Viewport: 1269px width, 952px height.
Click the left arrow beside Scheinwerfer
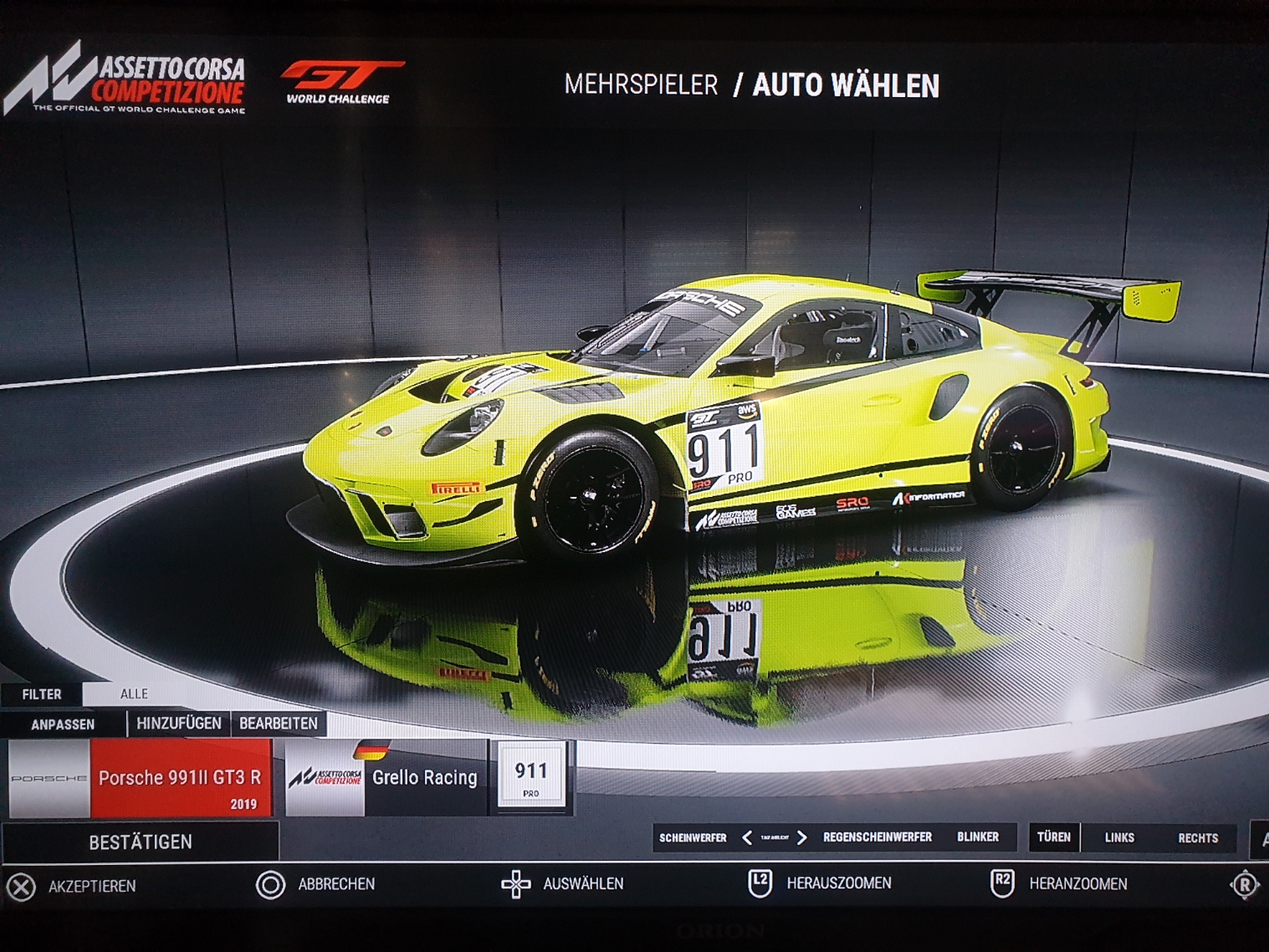[x=747, y=837]
